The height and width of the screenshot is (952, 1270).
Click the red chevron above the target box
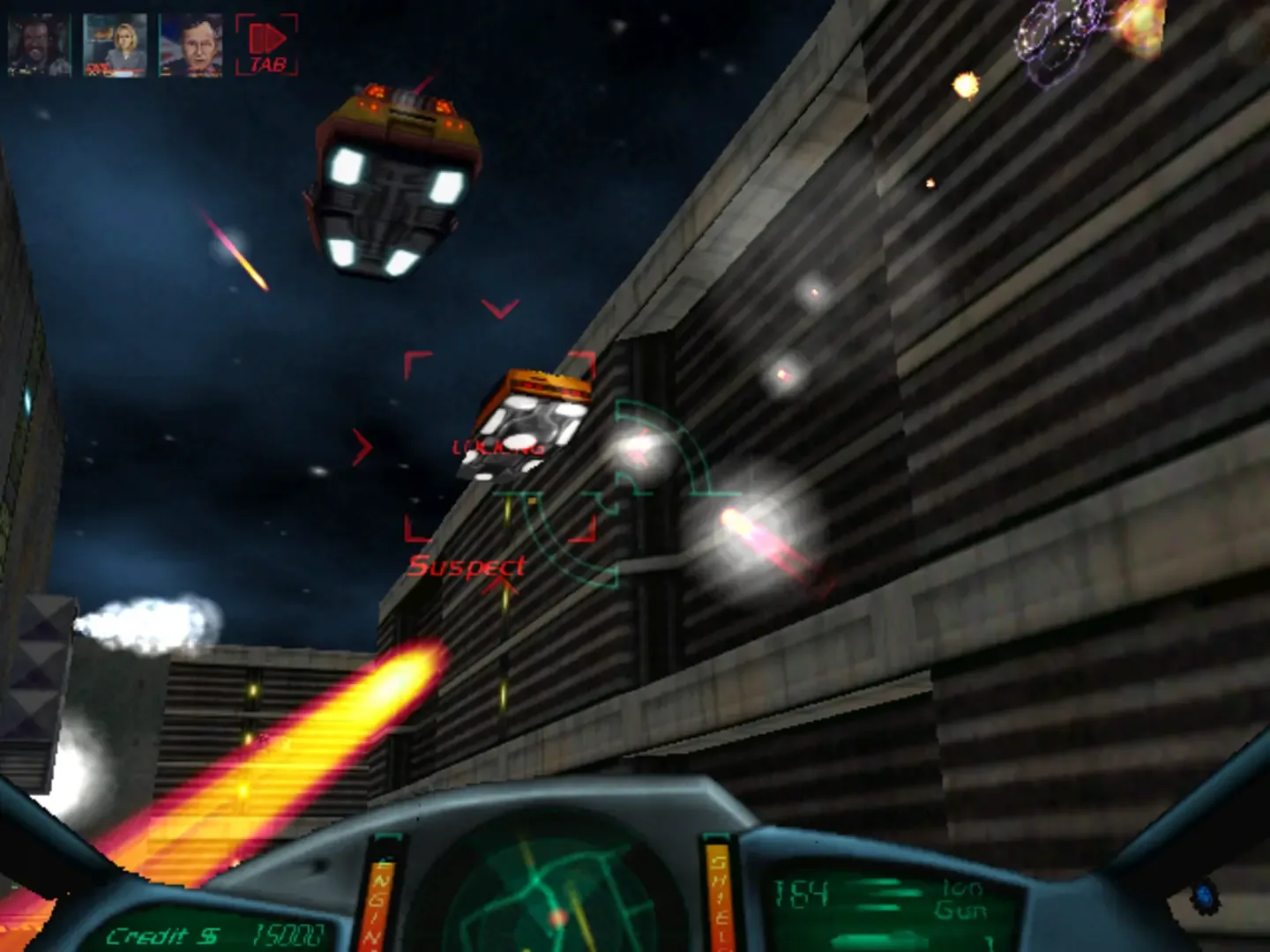pos(499,309)
